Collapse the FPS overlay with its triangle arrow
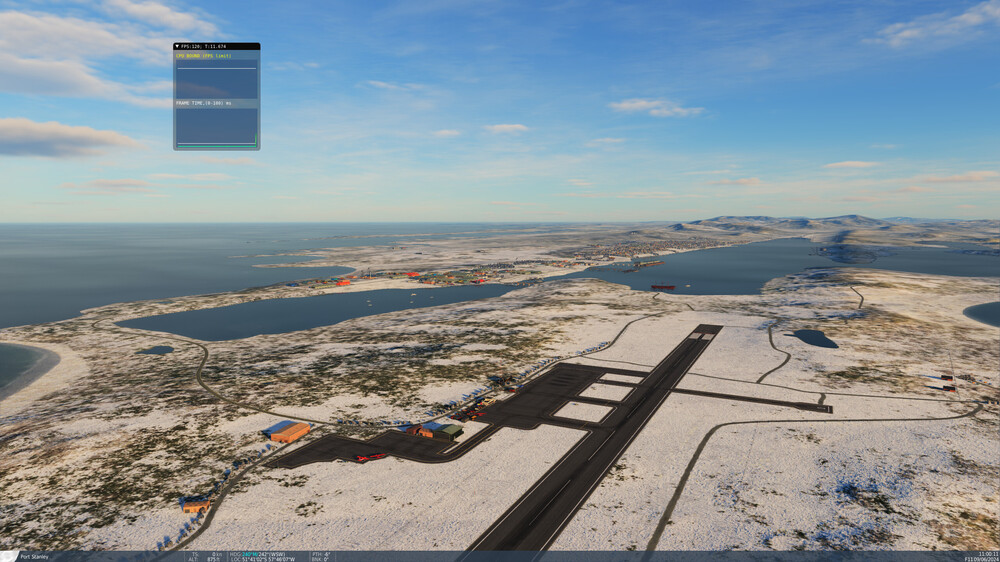 coord(177,46)
